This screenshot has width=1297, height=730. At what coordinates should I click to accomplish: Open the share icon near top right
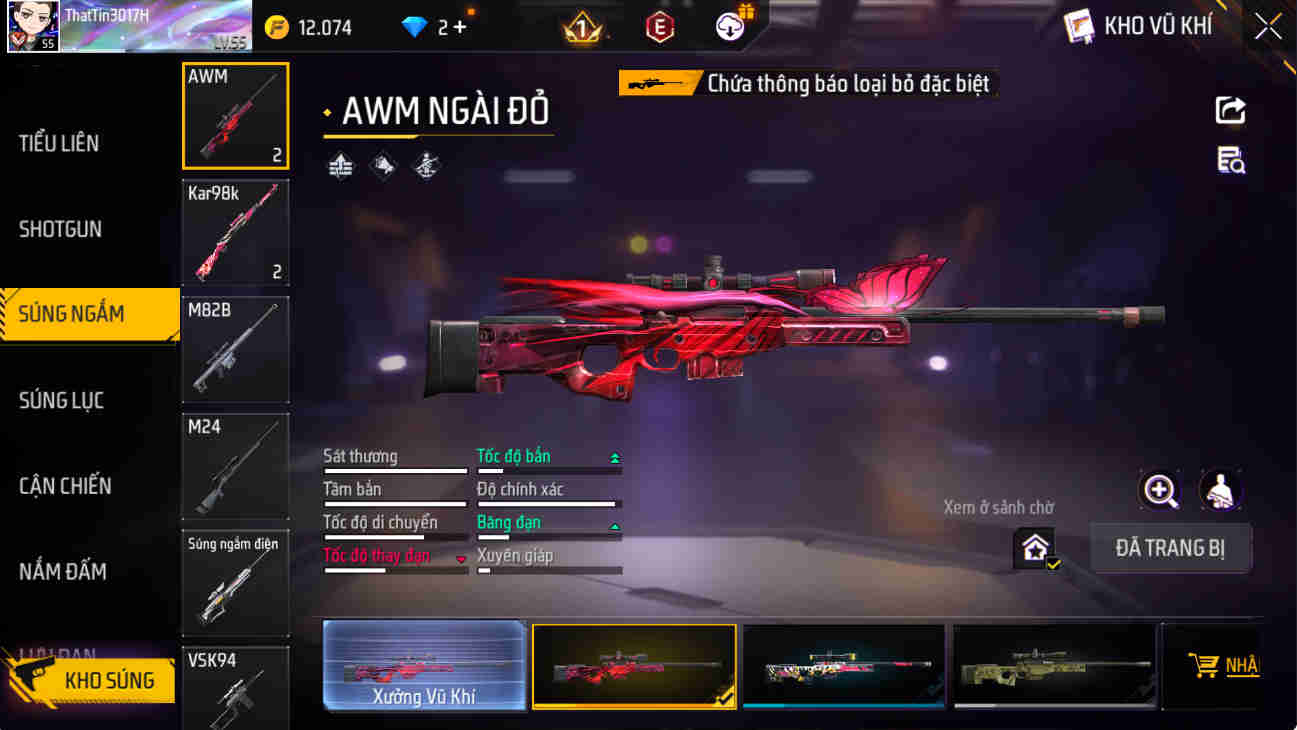pos(1232,110)
